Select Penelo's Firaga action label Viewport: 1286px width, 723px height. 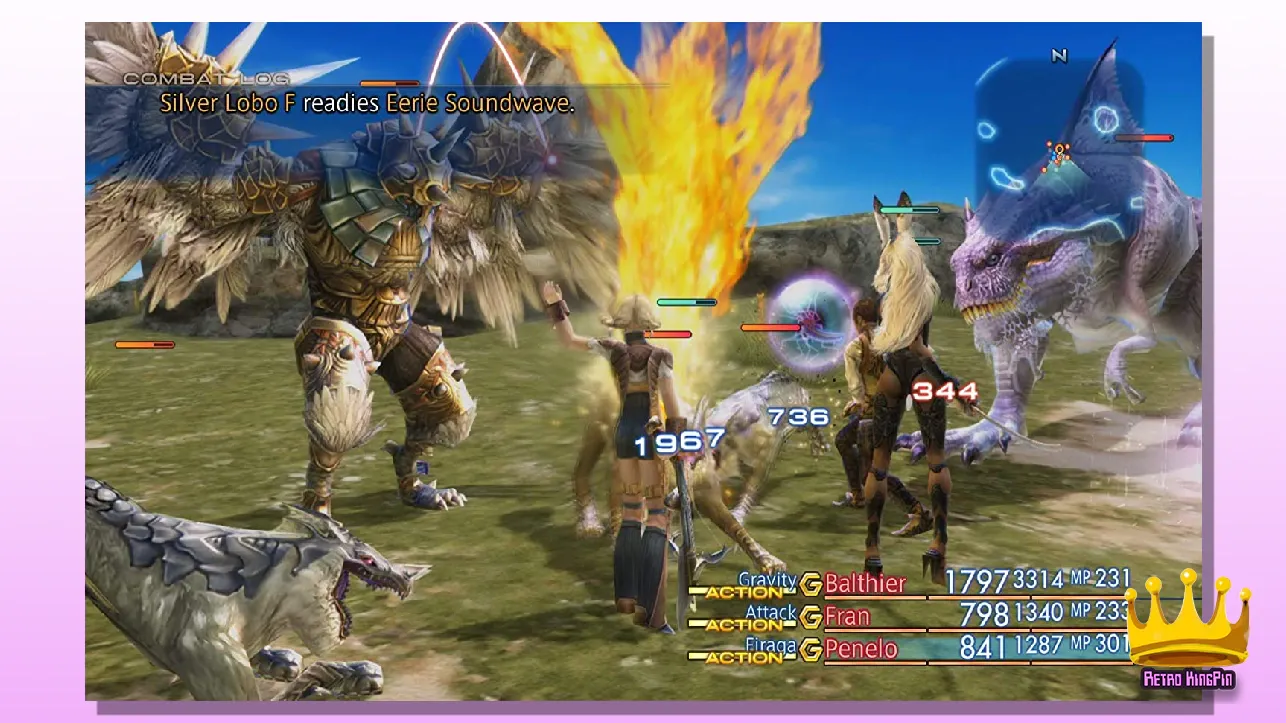coord(771,646)
